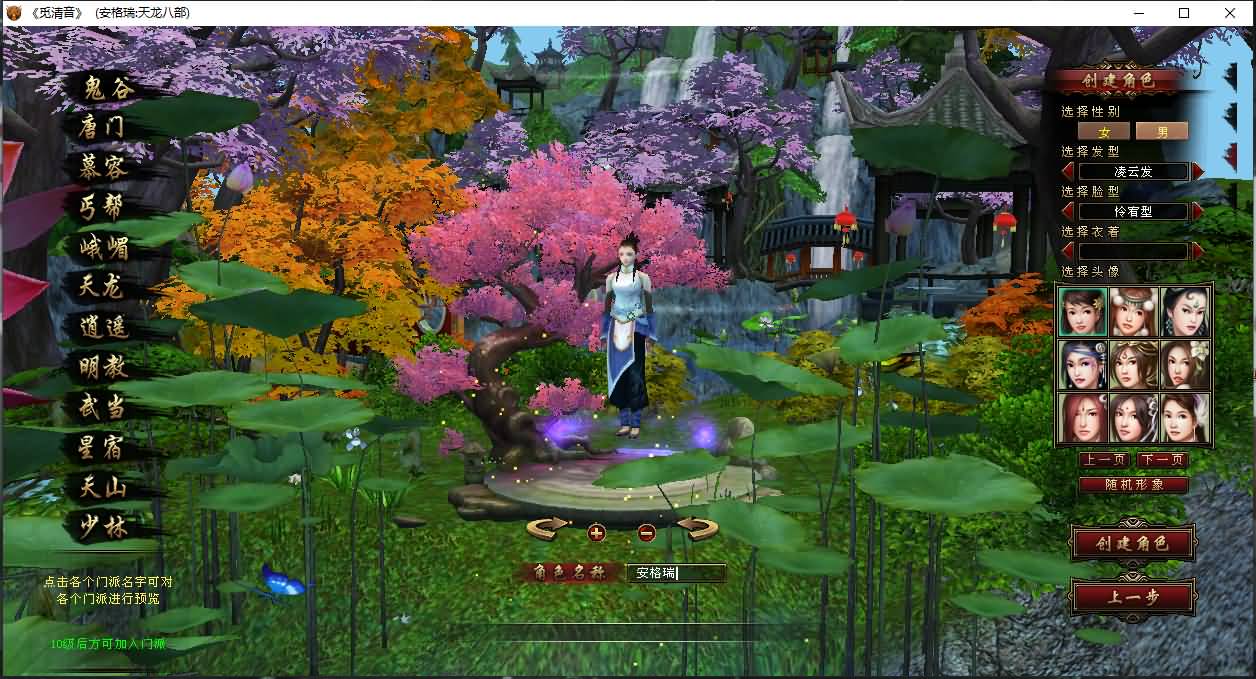This screenshot has height=679, width=1256.
Task: Go to next portrait page 下一页
Action: click(1161, 460)
